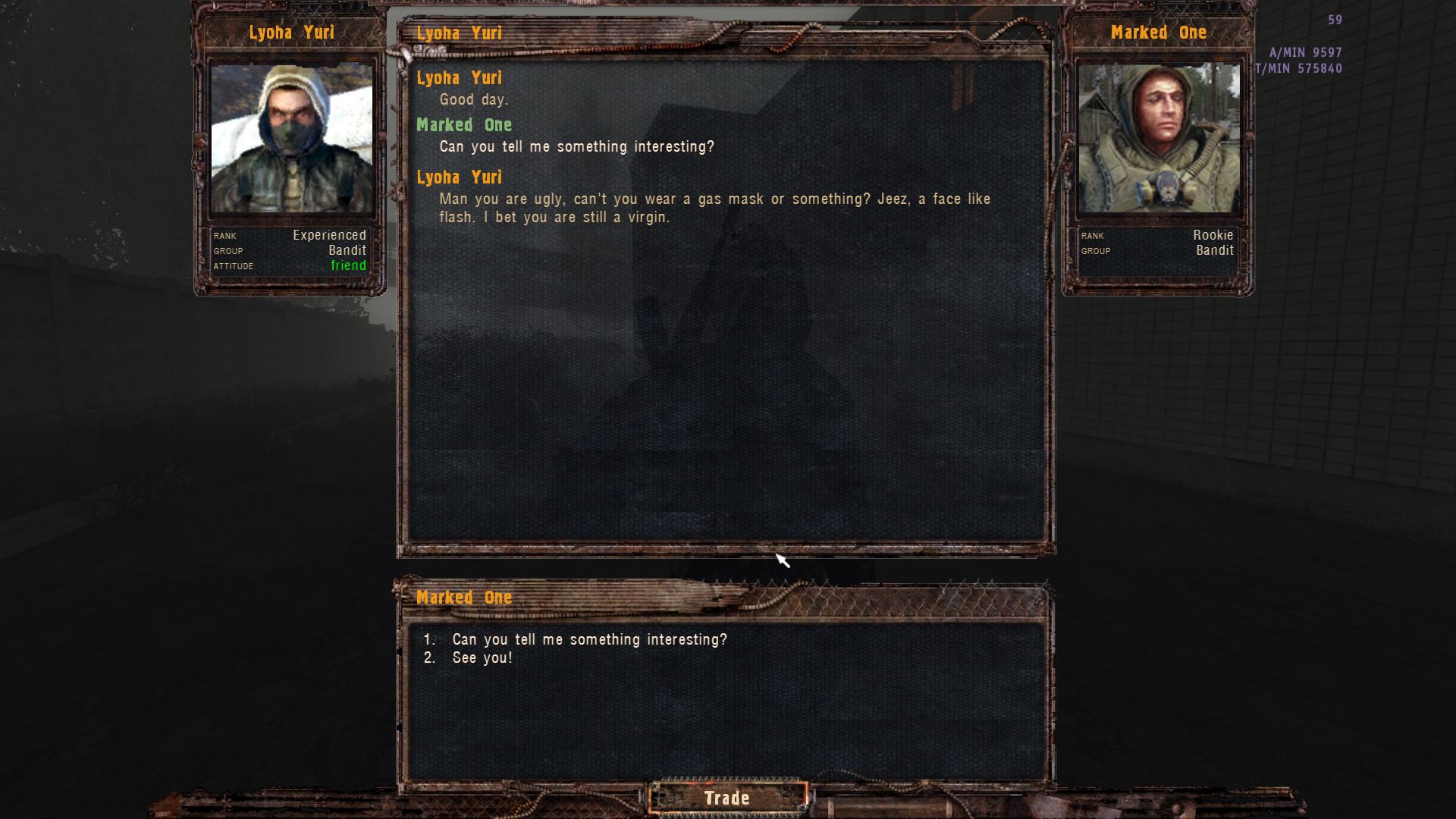1456x819 pixels.
Task: Click the number '2.' beside 'See you!'
Action: (430, 657)
